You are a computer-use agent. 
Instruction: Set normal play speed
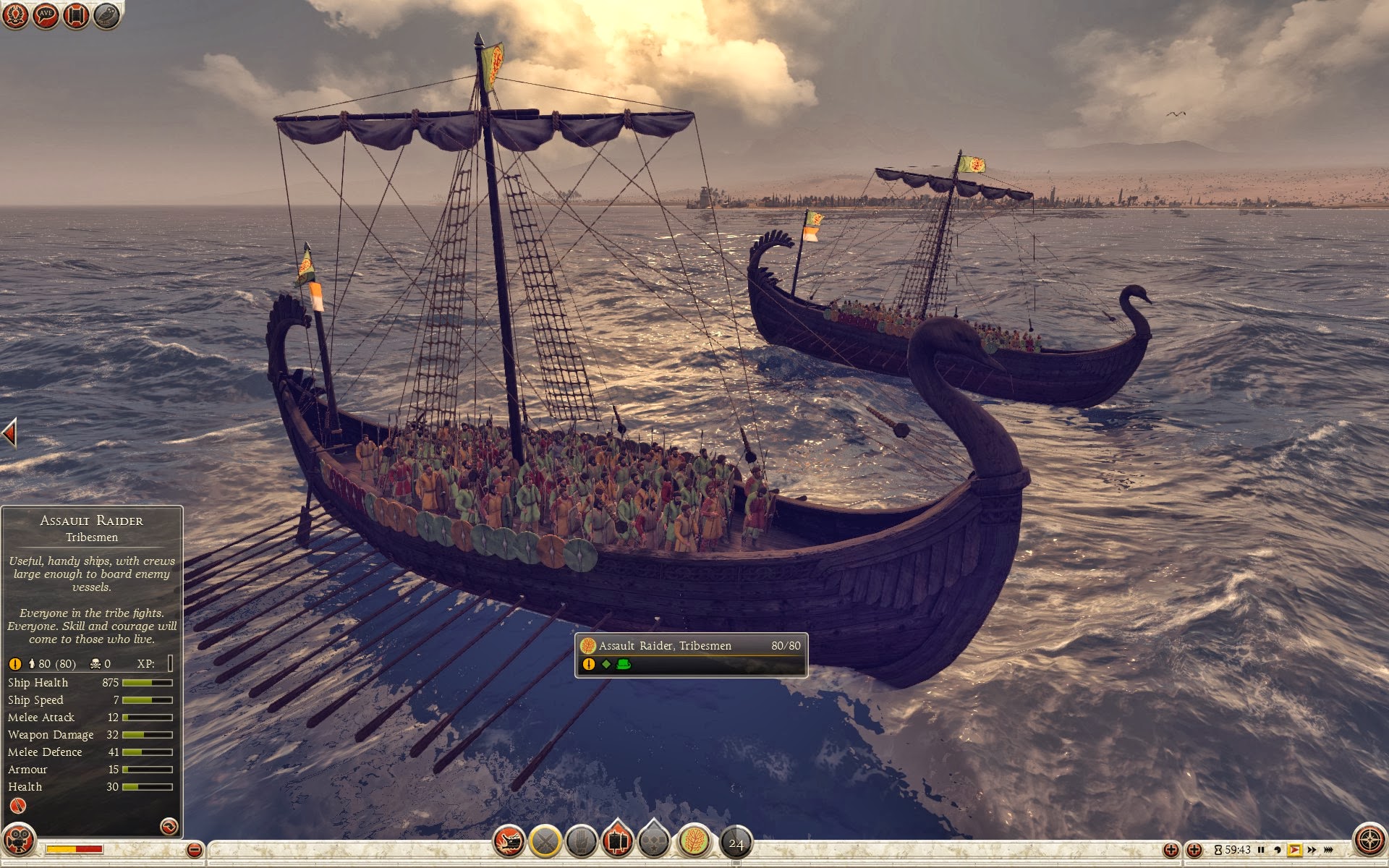[1294, 850]
